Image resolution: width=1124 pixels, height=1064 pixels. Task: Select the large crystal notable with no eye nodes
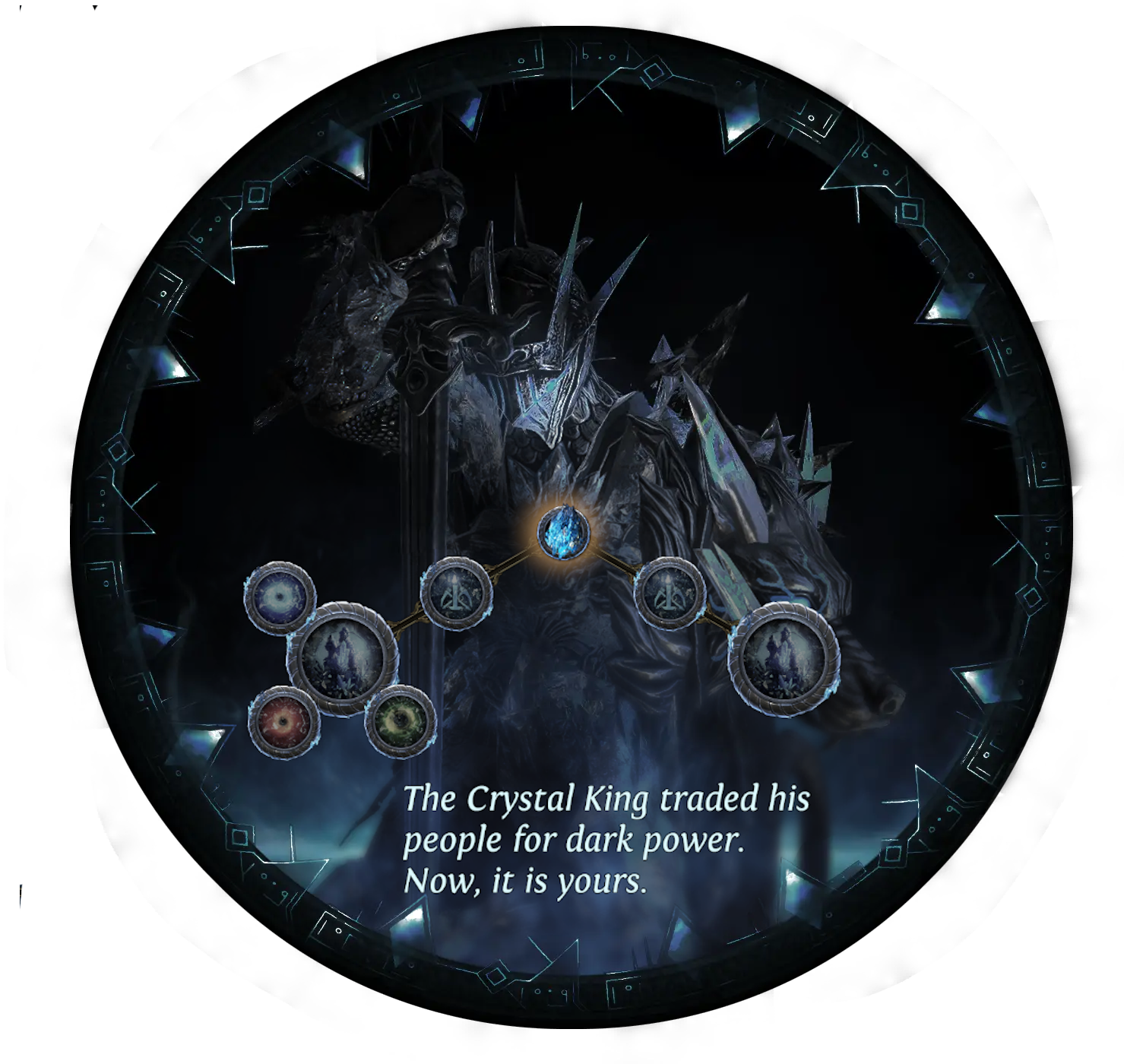click(x=784, y=657)
